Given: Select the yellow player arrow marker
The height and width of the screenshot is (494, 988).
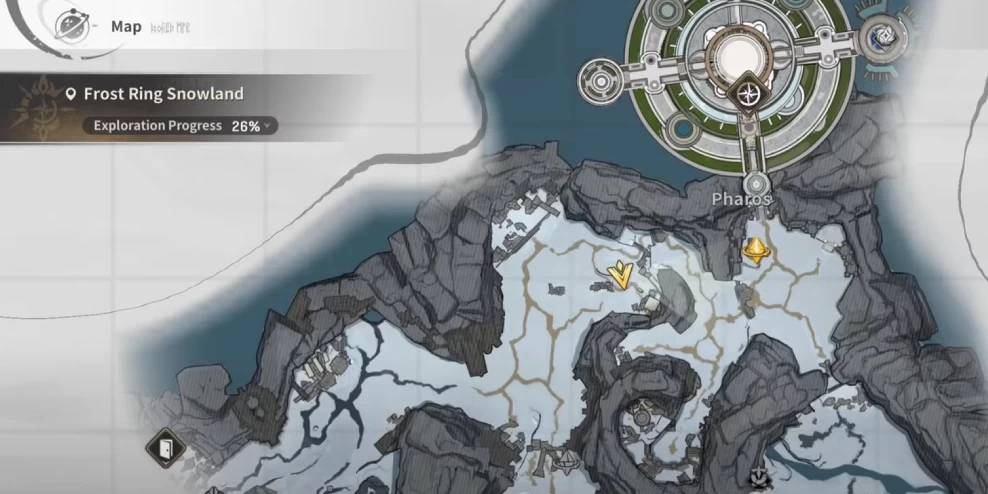Looking at the screenshot, I should click(x=622, y=275).
